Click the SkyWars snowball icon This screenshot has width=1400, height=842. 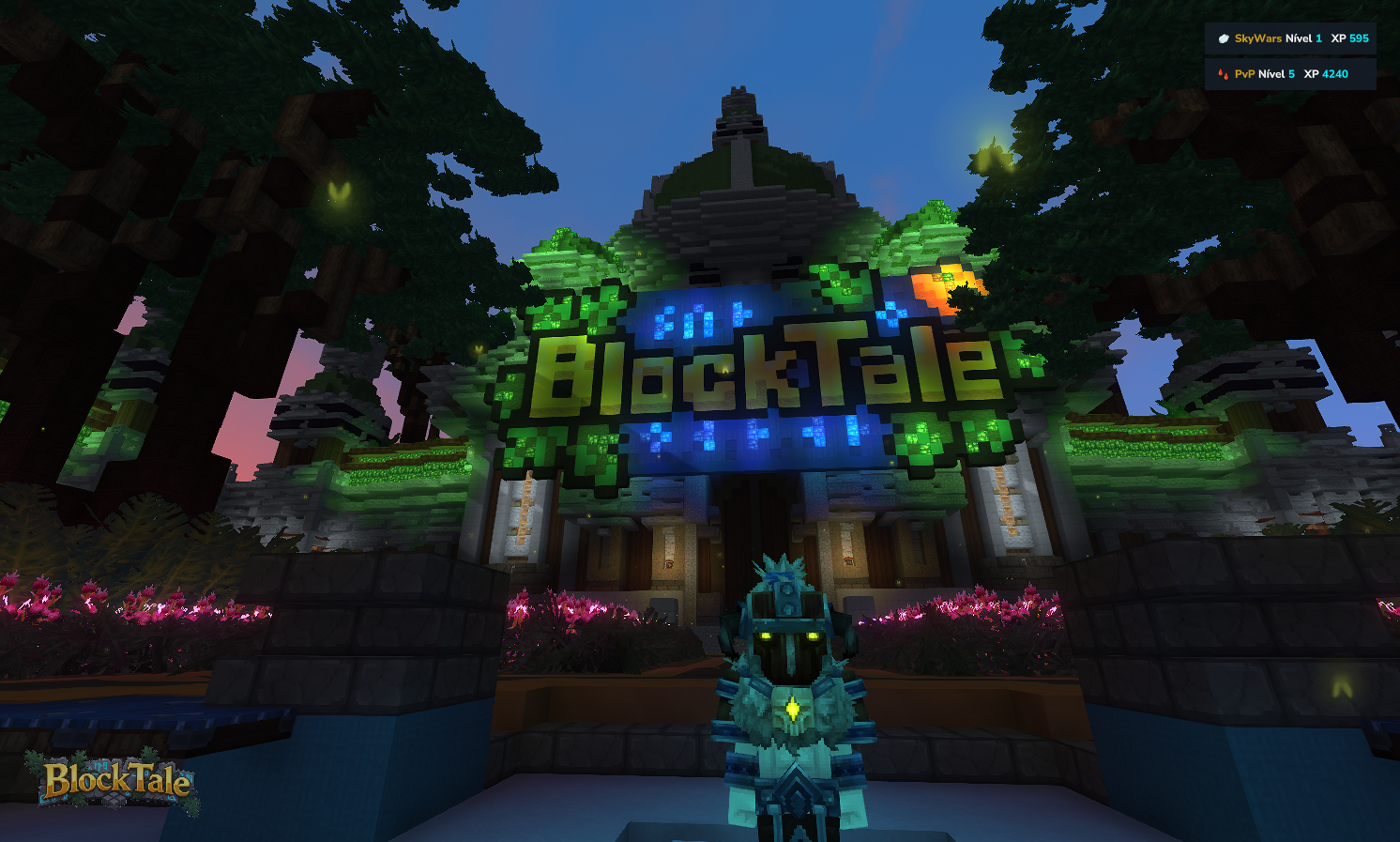tap(1225, 38)
